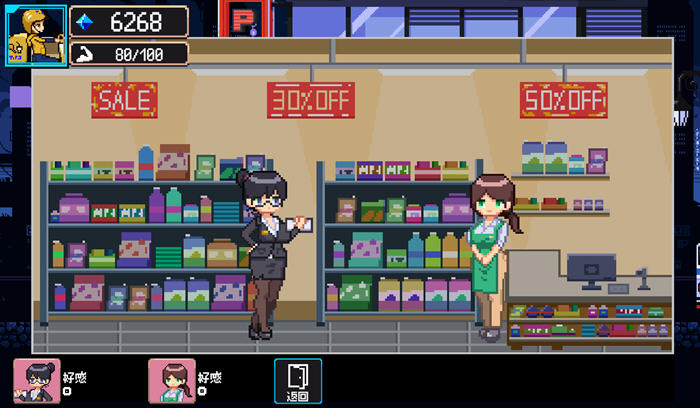Click the 返回 (return) door button
This screenshot has width=700, height=408.
pos(298,381)
